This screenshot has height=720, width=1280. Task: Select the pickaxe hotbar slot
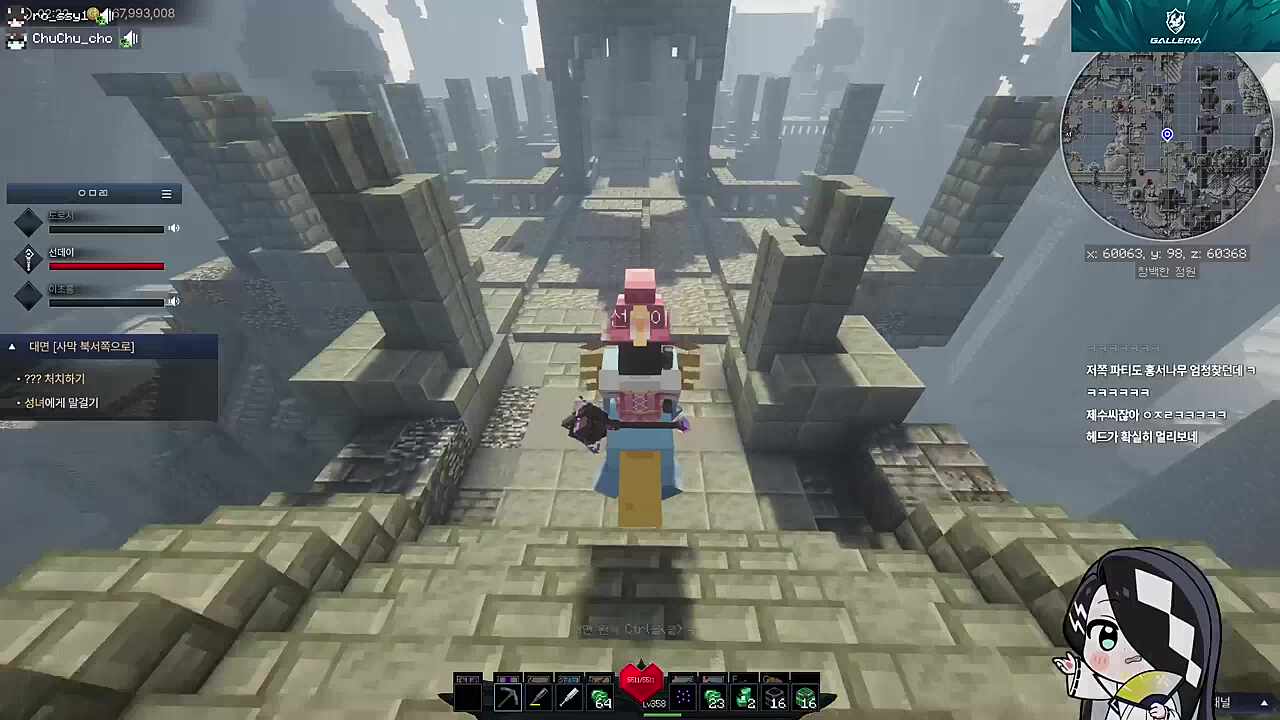click(507, 697)
